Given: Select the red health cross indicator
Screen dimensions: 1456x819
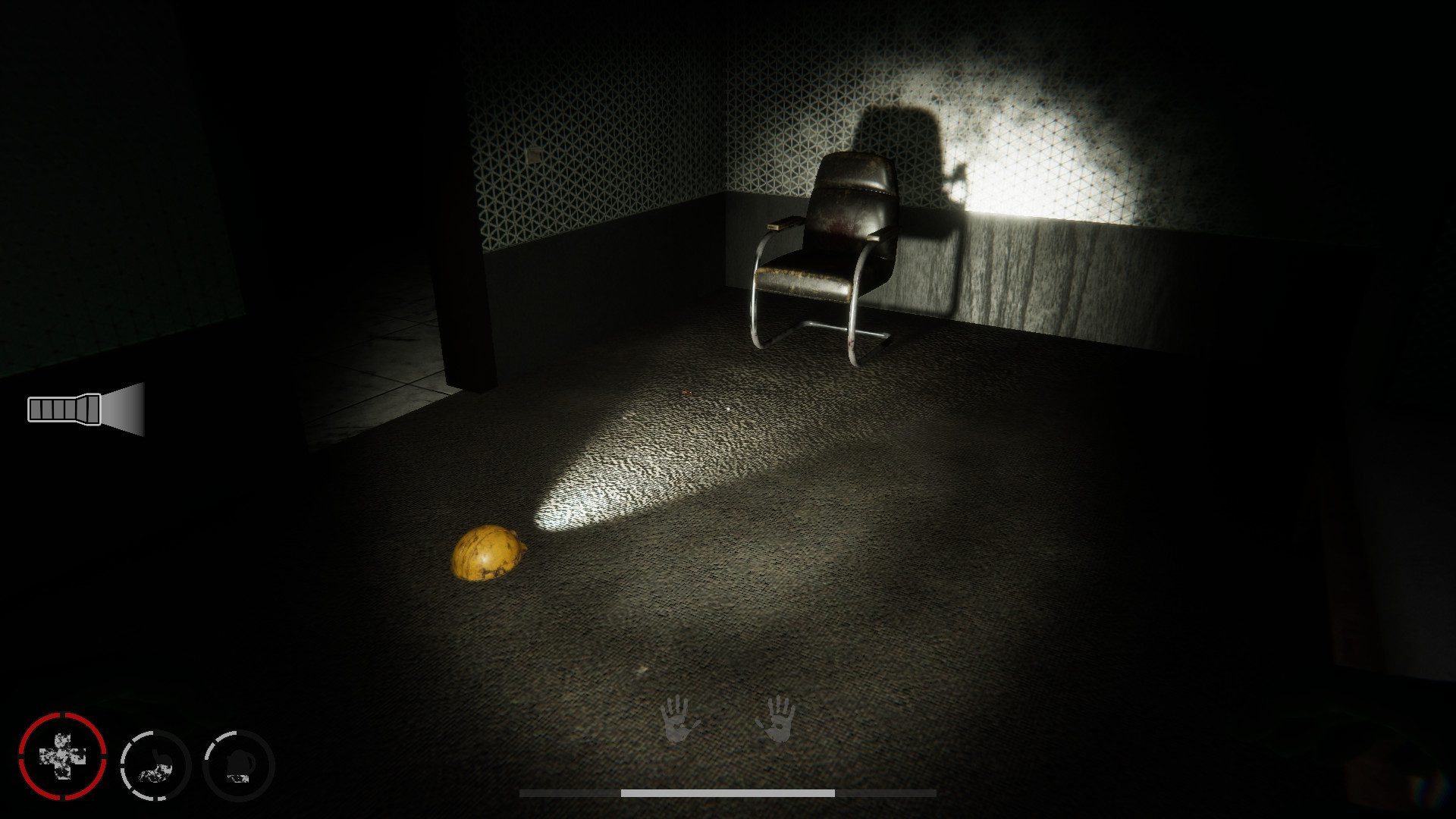Looking at the screenshot, I should pyautogui.click(x=62, y=757).
